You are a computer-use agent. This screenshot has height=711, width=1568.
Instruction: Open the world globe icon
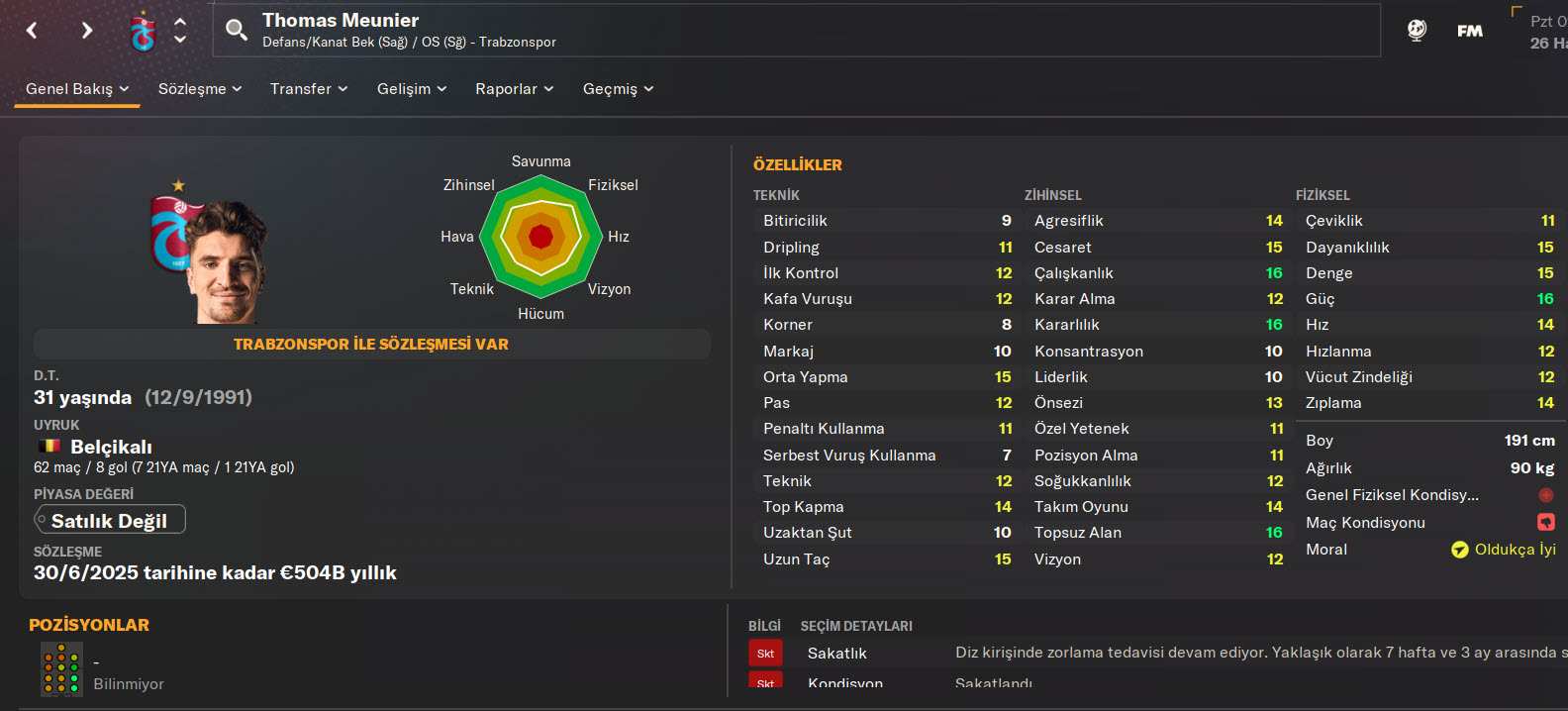[1417, 31]
